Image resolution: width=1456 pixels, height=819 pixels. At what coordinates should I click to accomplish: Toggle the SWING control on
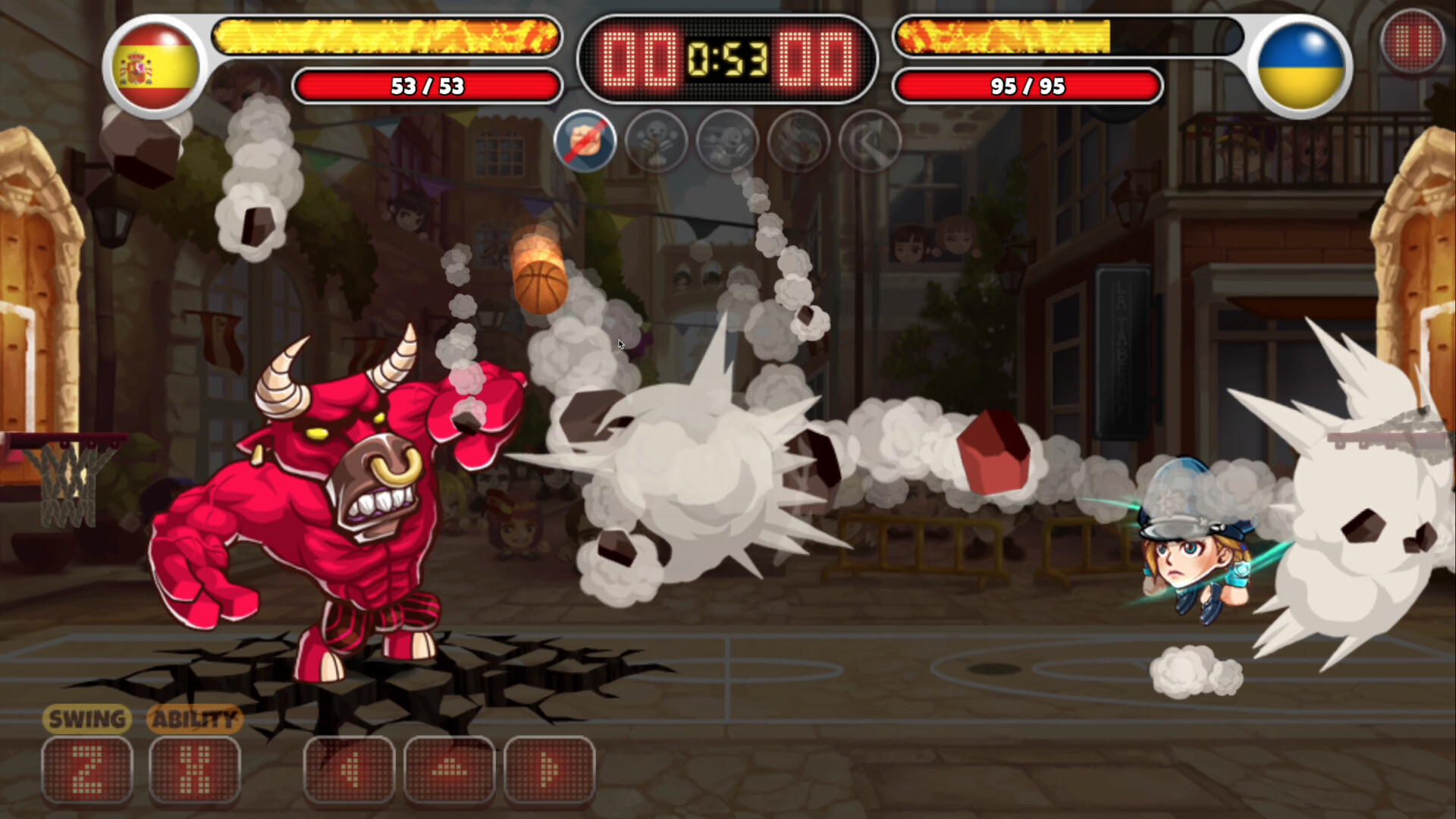click(x=87, y=769)
